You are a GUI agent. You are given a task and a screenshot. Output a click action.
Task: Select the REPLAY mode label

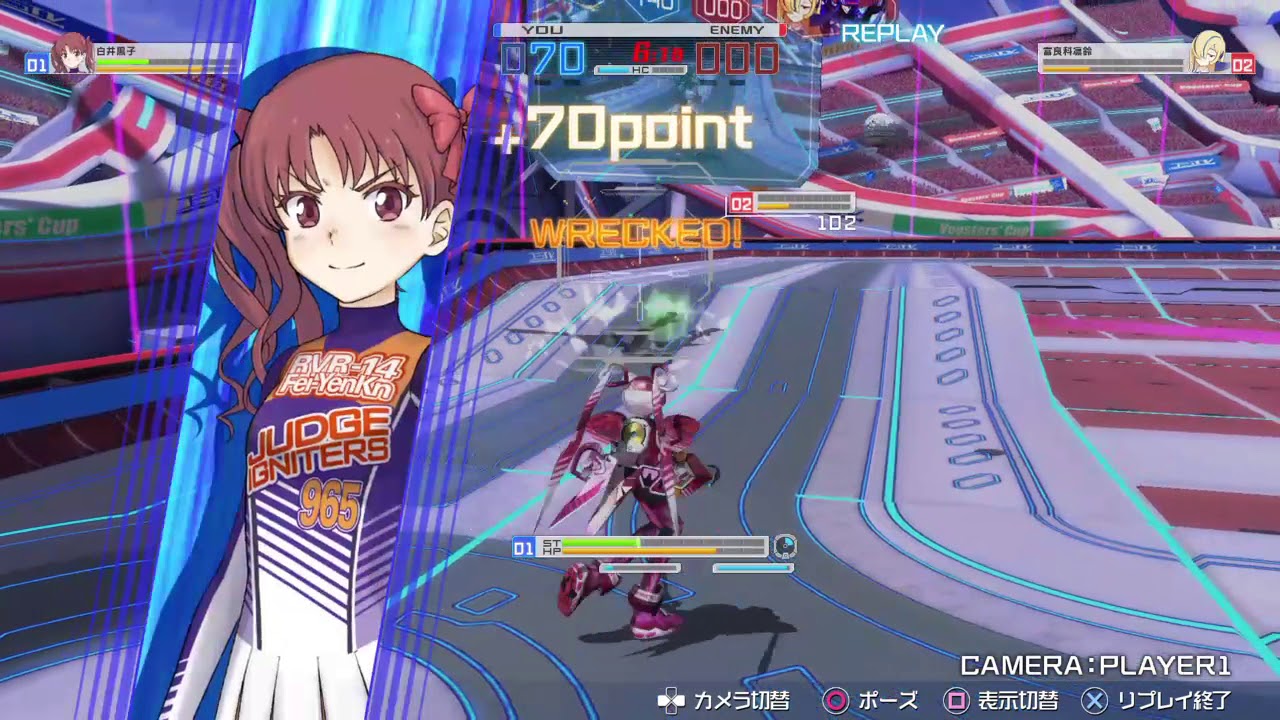[891, 33]
